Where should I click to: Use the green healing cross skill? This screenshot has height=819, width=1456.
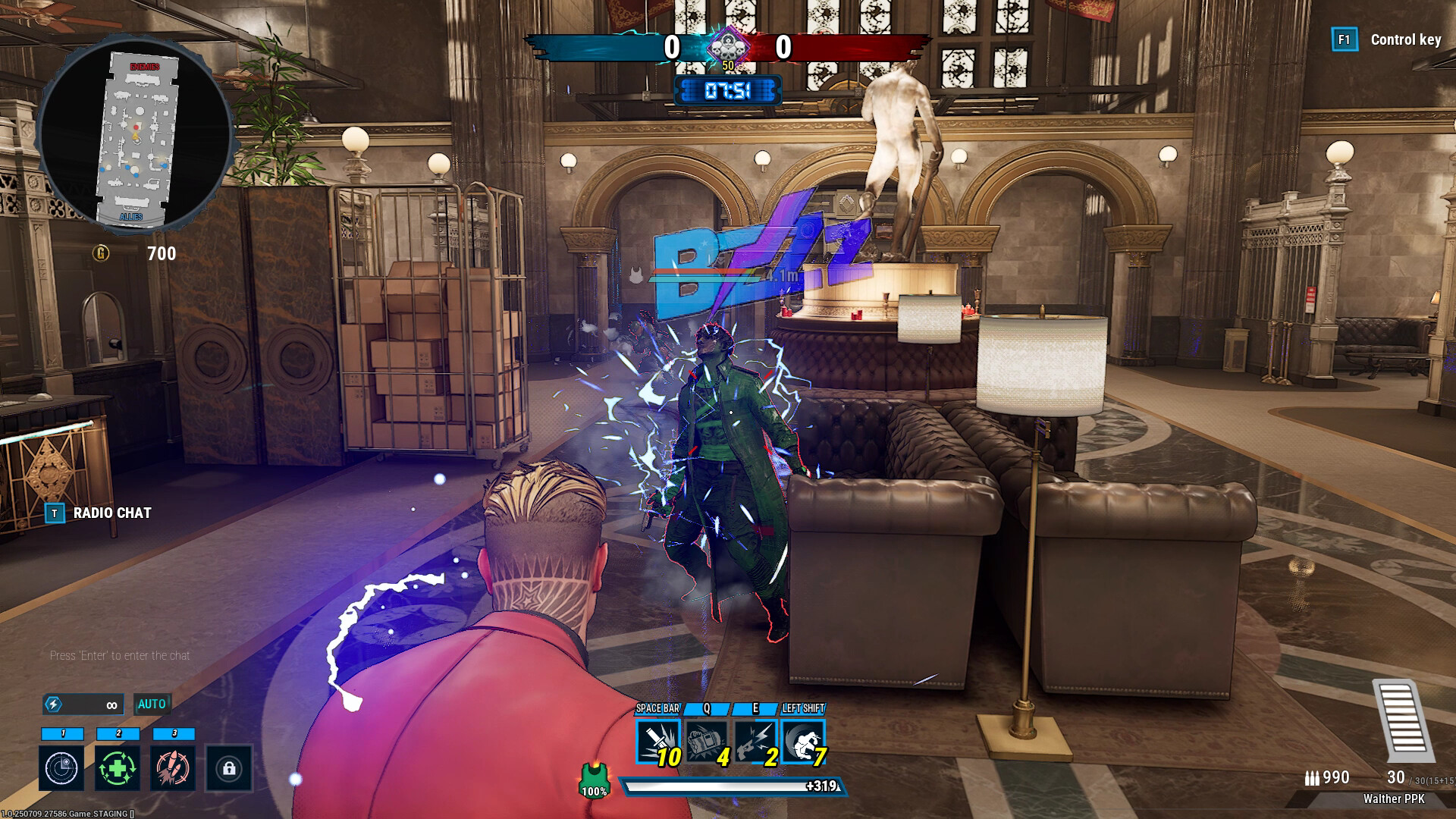[x=118, y=767]
